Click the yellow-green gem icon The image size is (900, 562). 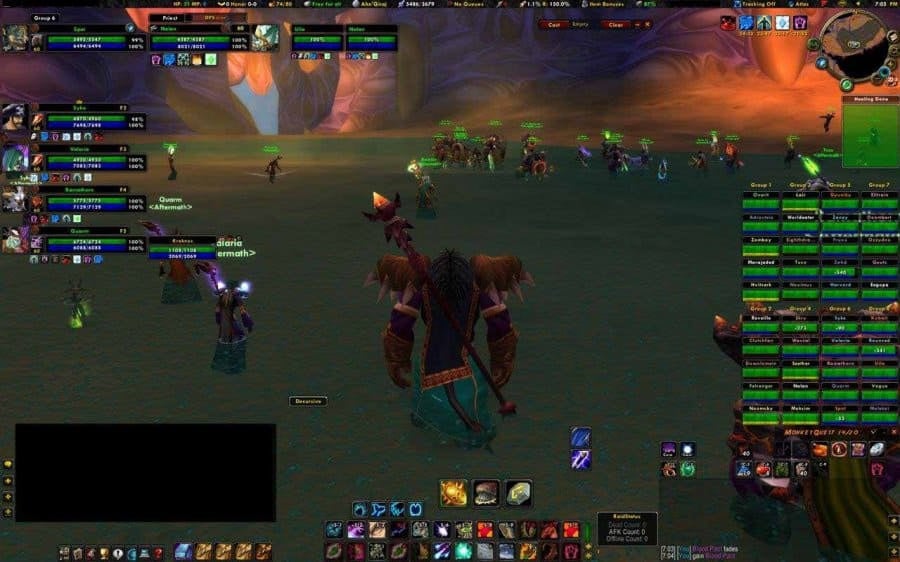[517, 492]
